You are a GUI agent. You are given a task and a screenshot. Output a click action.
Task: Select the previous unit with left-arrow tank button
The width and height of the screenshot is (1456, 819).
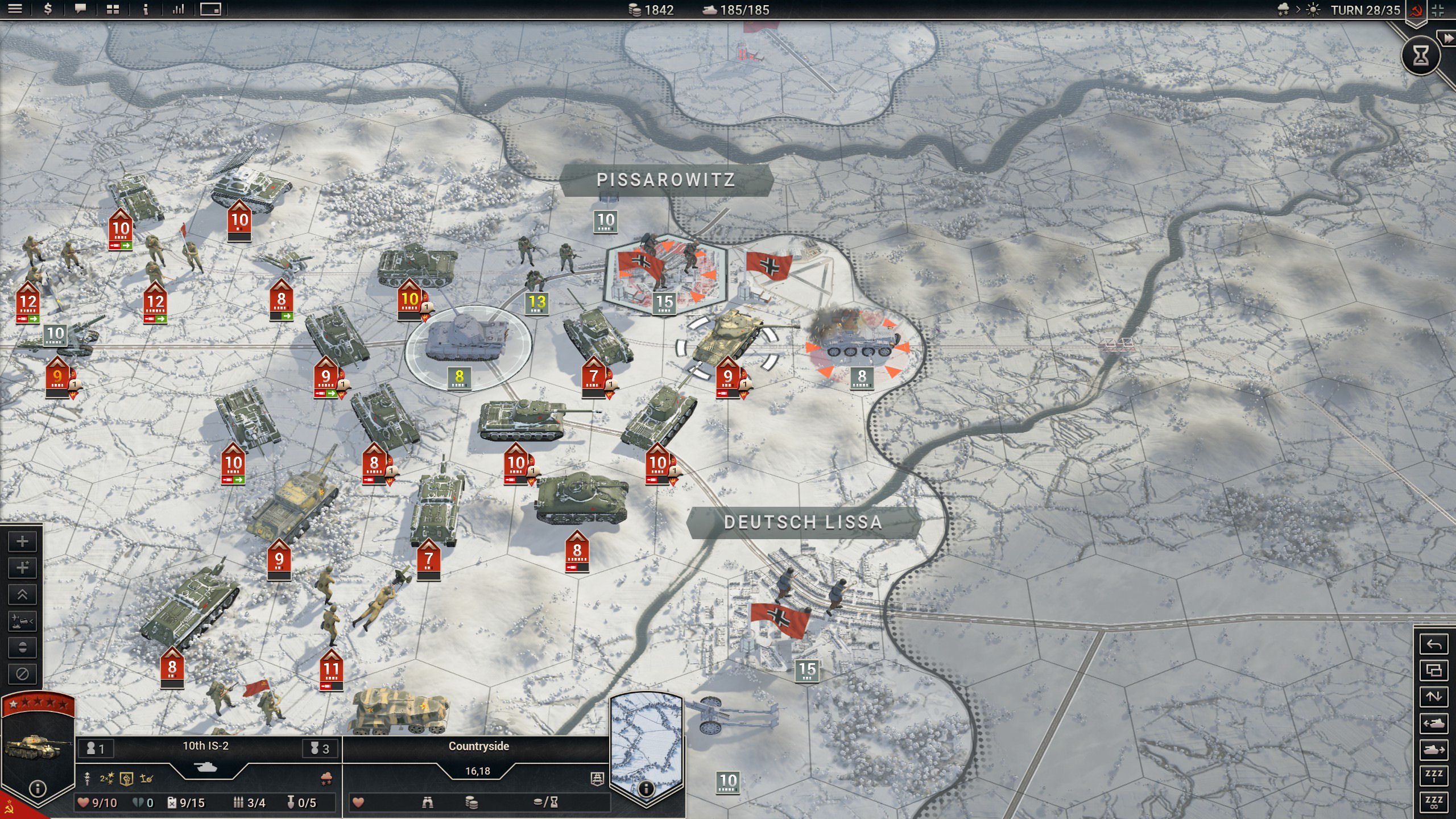1433,723
